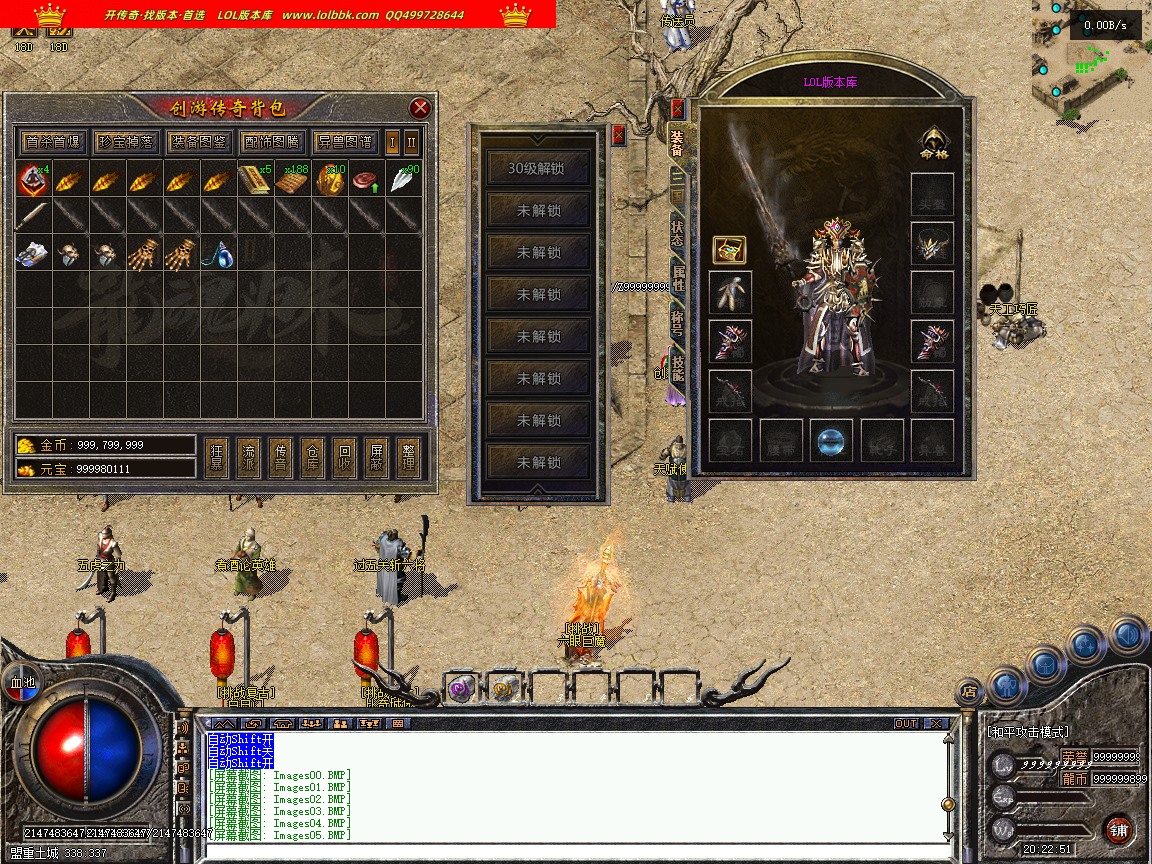Select the 30级解锁 slot entry
Image resolution: width=1152 pixels, height=864 pixels.
pos(537,168)
